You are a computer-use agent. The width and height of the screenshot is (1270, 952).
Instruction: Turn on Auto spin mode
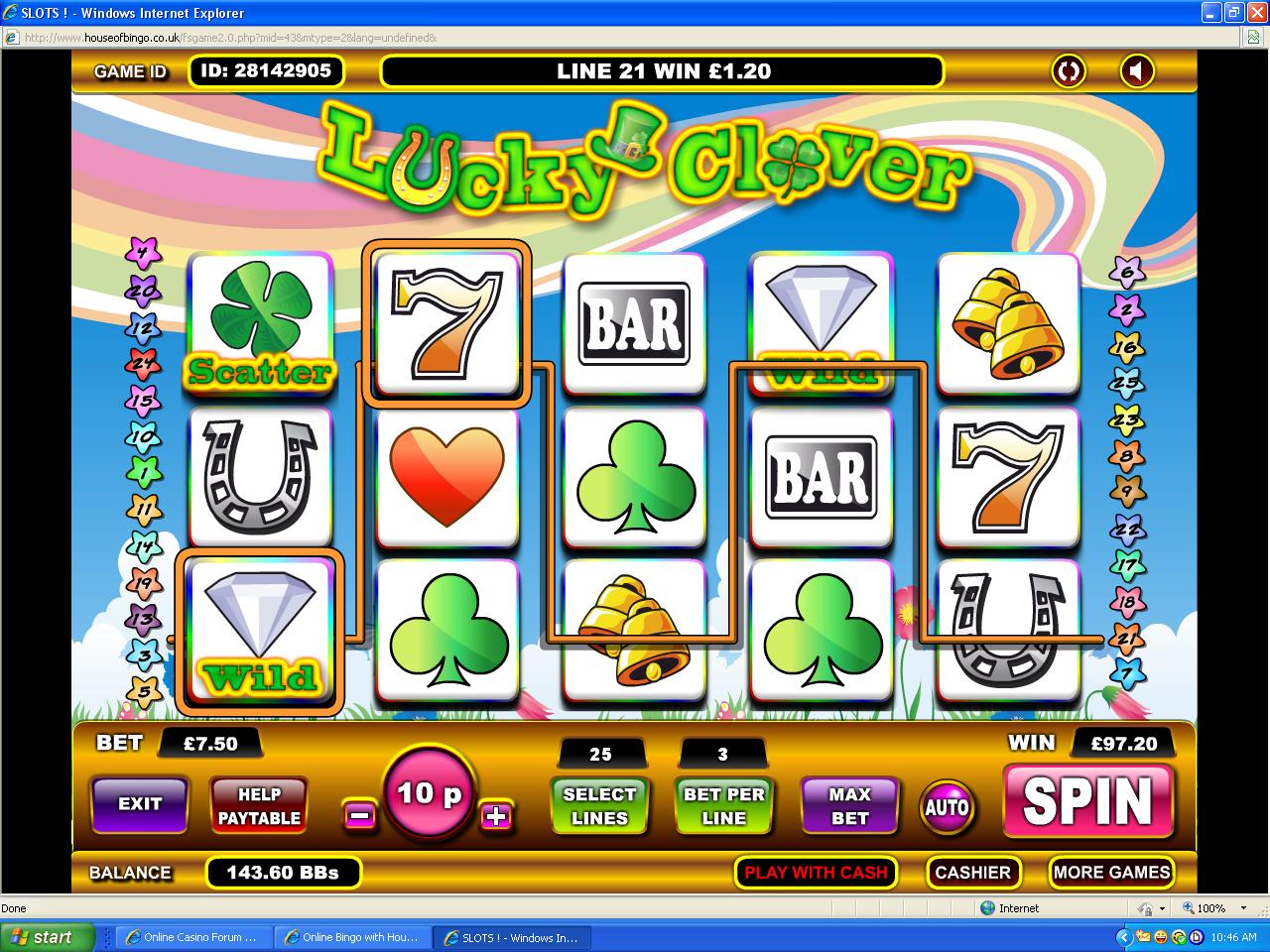(x=947, y=807)
